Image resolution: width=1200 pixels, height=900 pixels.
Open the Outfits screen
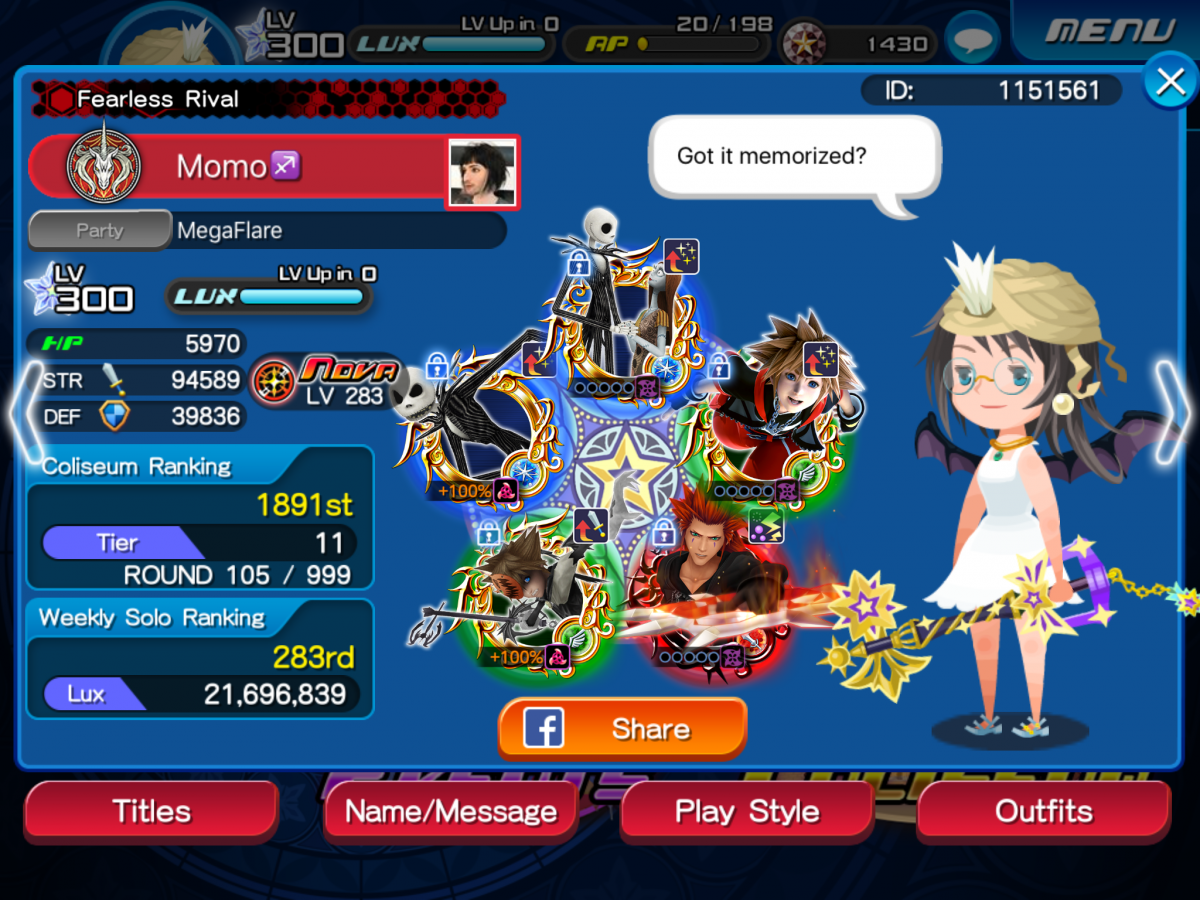(x=1043, y=811)
